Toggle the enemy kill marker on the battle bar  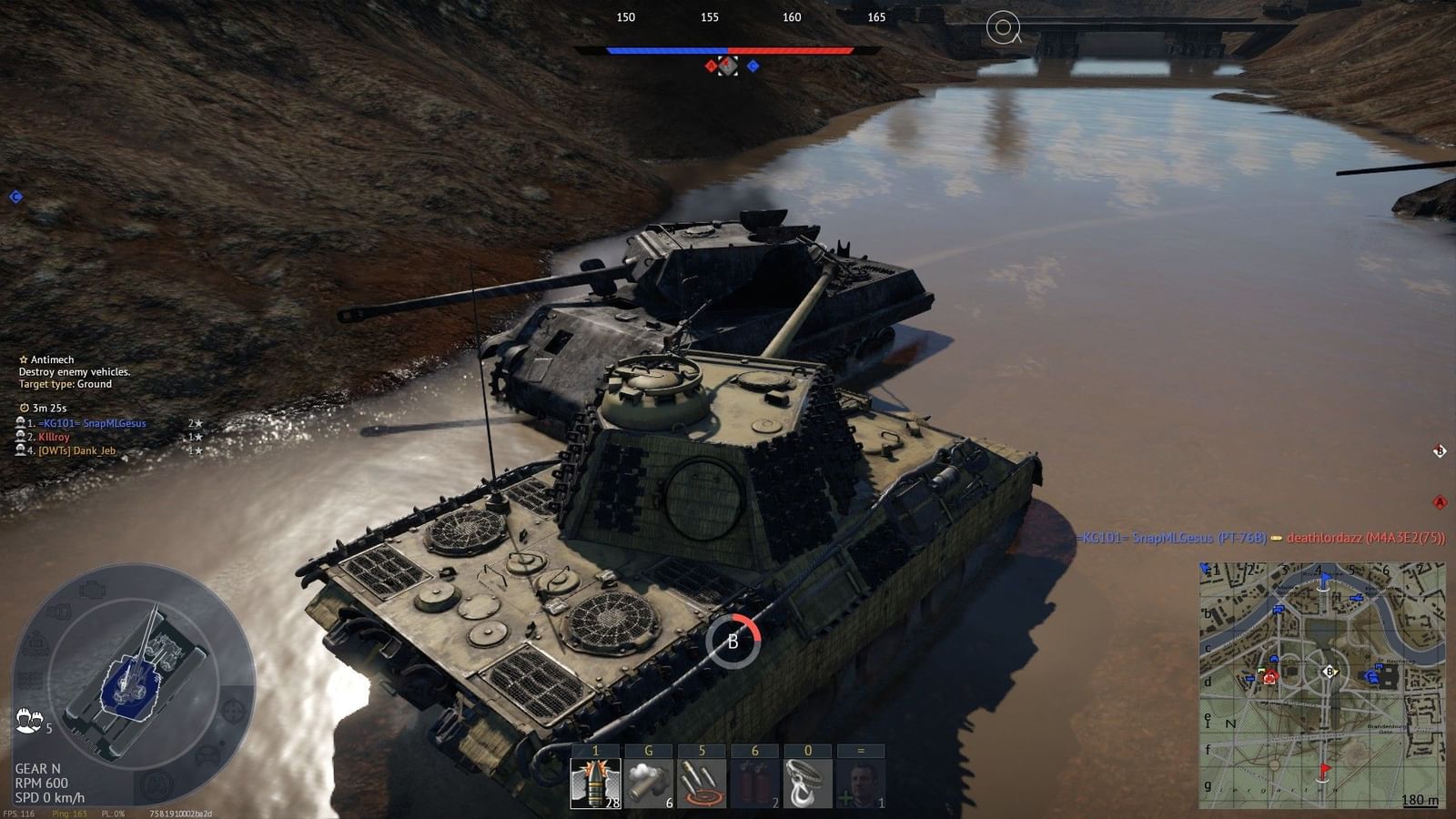pos(709,65)
